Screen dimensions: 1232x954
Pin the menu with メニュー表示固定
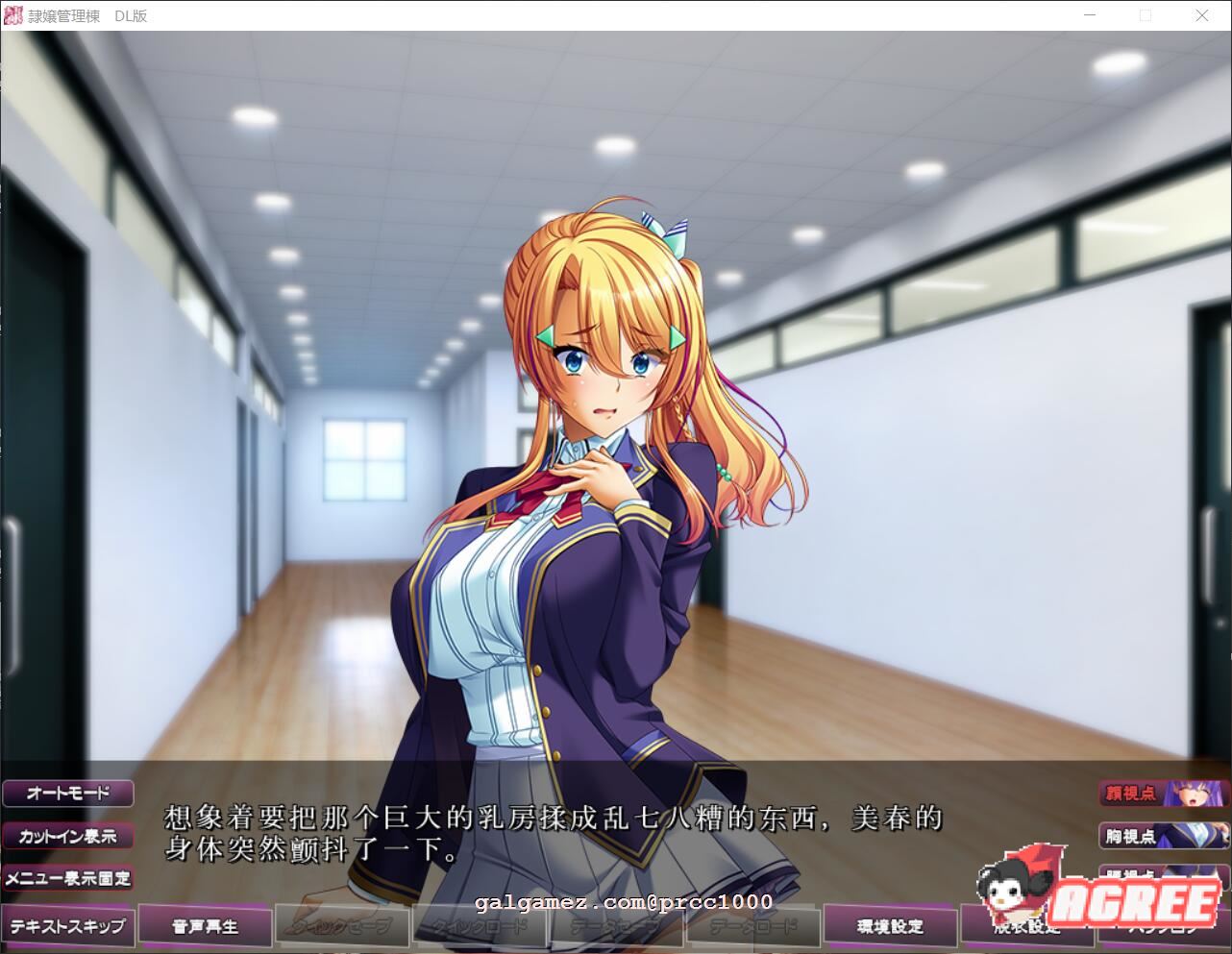click(68, 878)
